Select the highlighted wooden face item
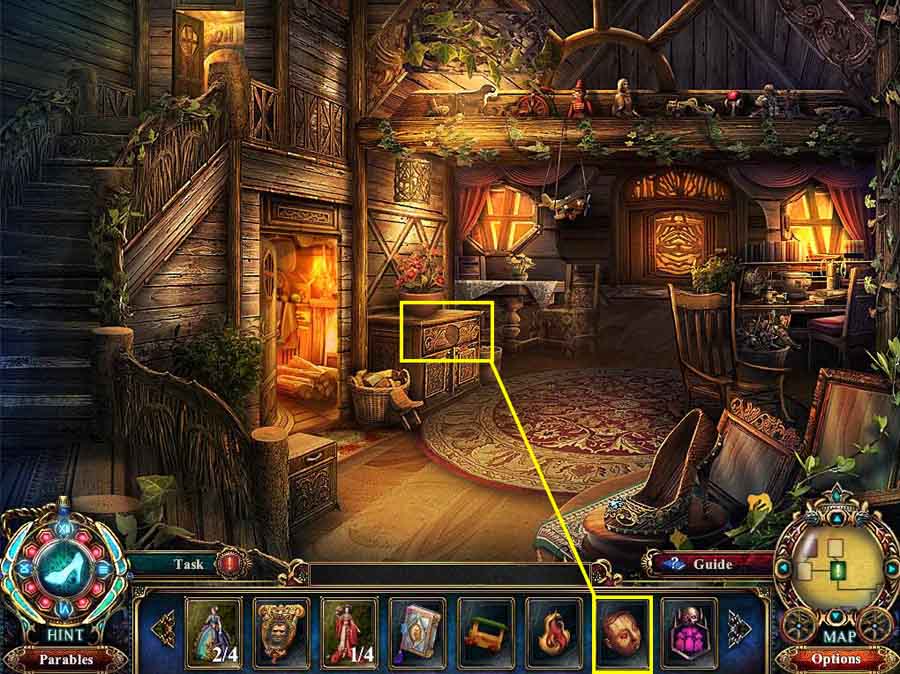Viewport: 900px width, 674px height. (622, 629)
